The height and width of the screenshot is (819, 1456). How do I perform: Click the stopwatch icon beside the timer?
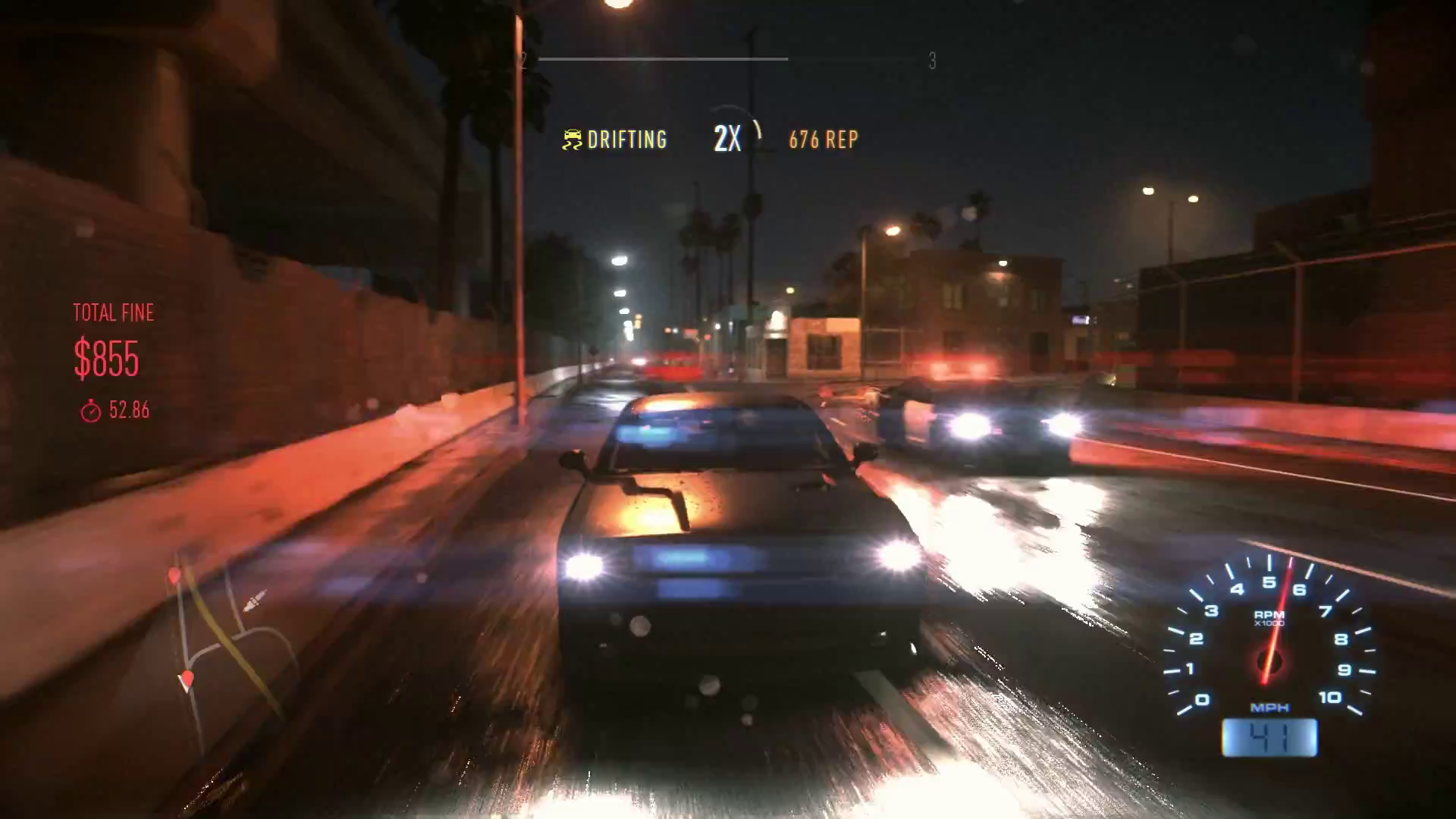tap(93, 411)
